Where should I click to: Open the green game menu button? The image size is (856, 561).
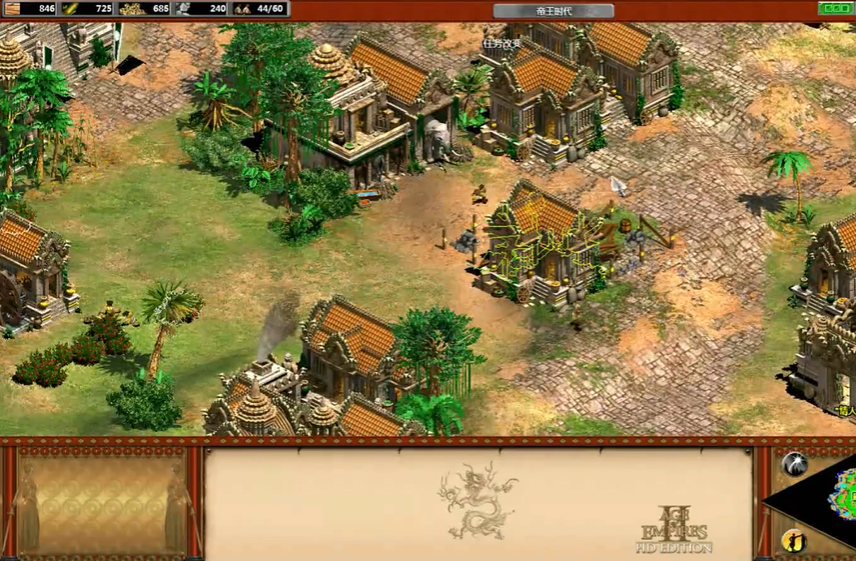(x=835, y=9)
